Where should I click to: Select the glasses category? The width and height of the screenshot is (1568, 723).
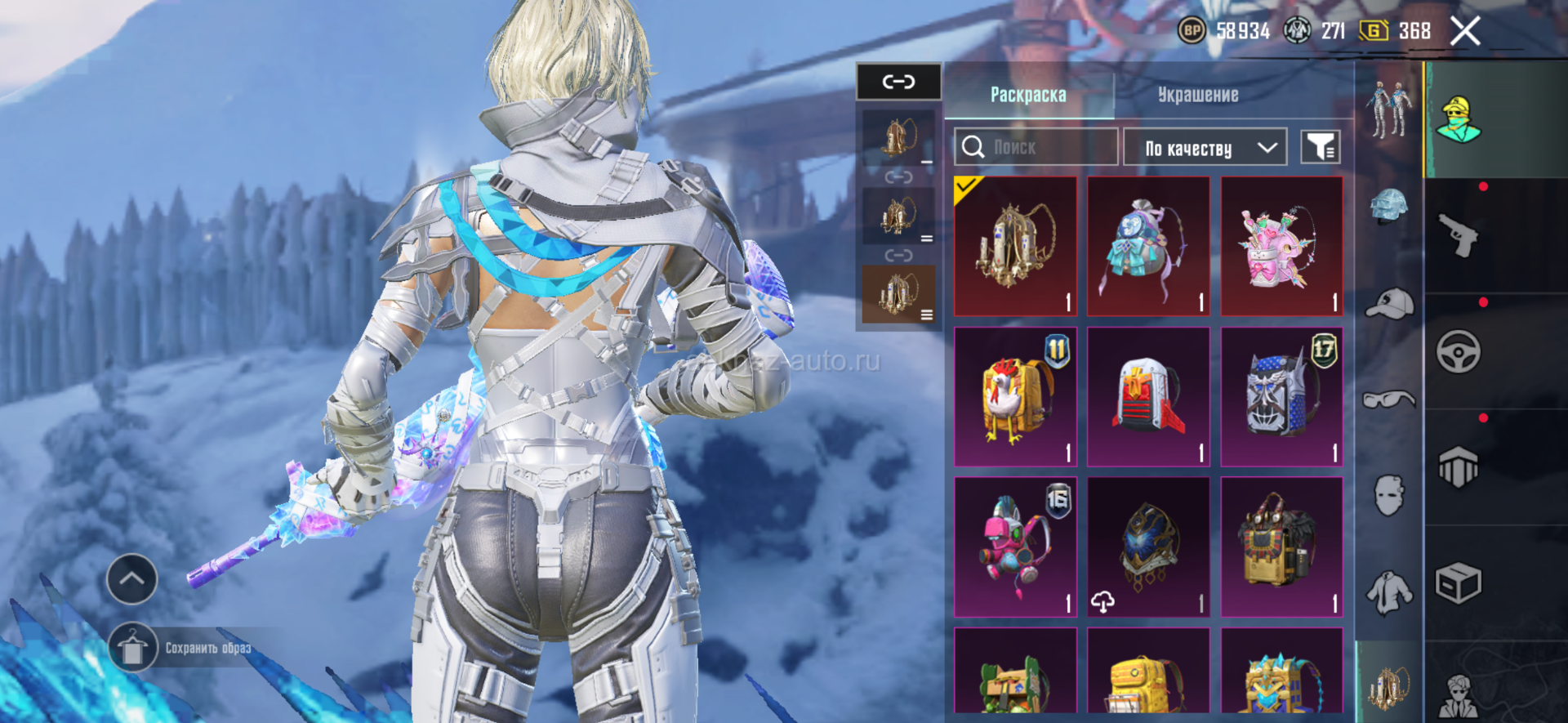pyautogui.click(x=1389, y=399)
